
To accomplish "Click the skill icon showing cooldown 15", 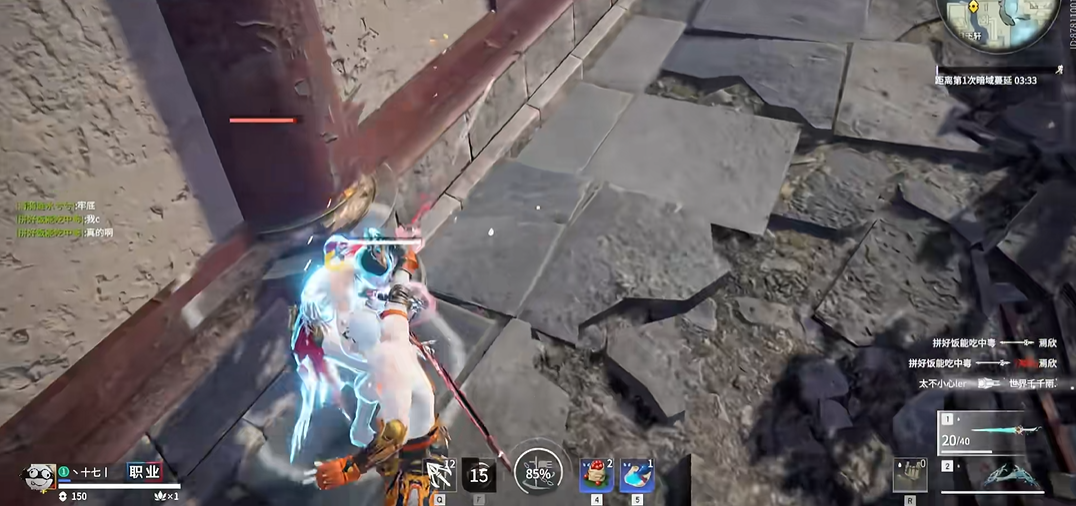I will tap(479, 475).
